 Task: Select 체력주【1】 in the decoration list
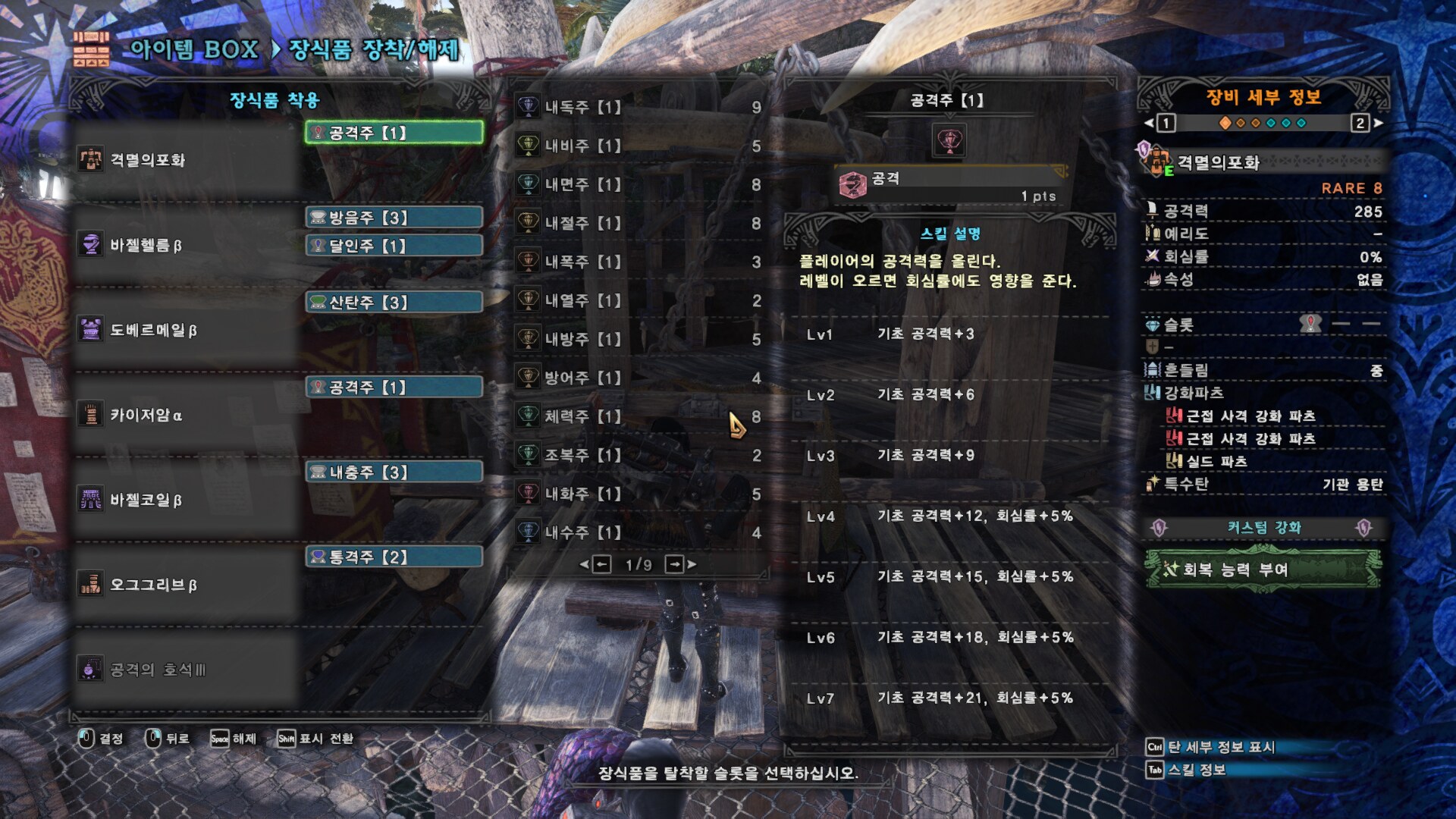tap(637, 416)
